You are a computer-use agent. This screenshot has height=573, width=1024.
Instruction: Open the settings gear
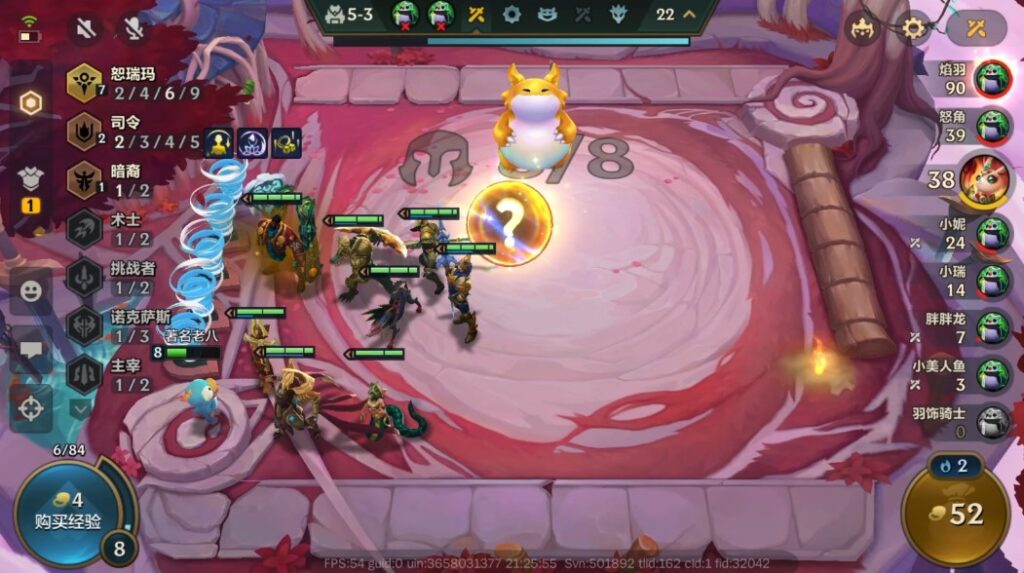(x=915, y=28)
